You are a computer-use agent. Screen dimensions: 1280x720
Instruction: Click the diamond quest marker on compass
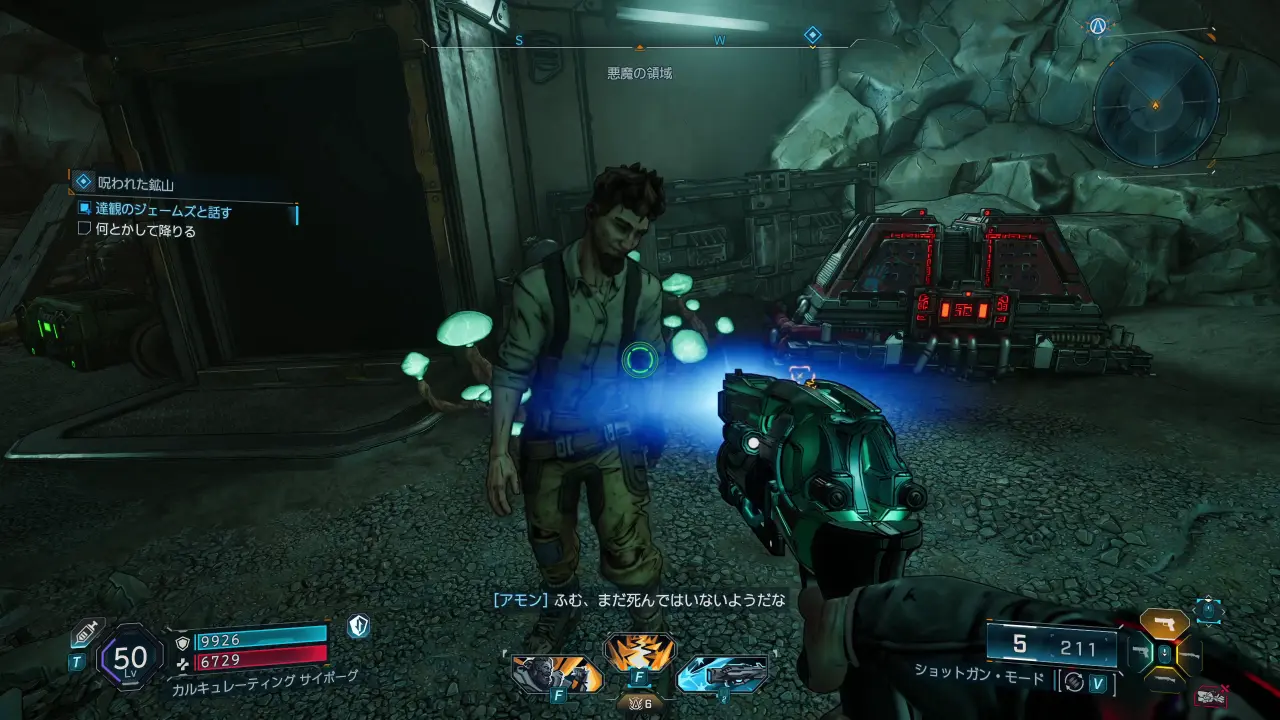[813, 36]
